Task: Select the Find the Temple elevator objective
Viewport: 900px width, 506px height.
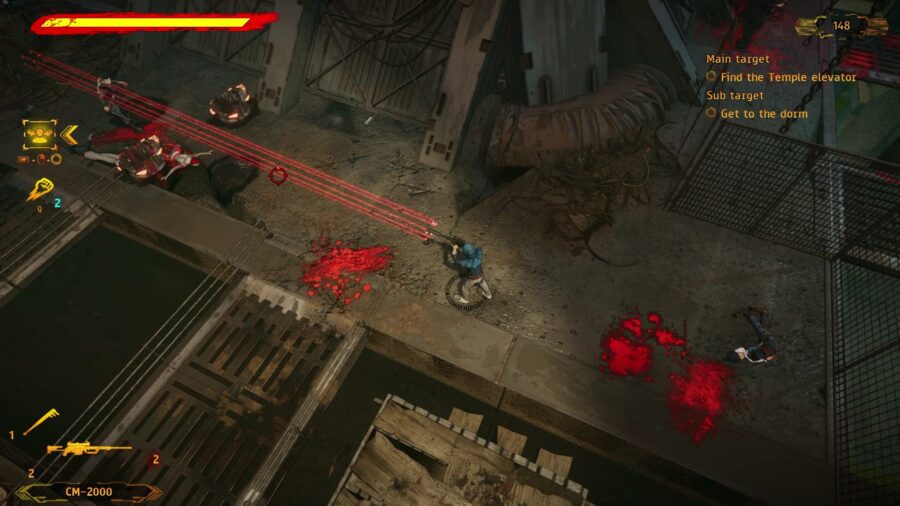Action: 788,77
